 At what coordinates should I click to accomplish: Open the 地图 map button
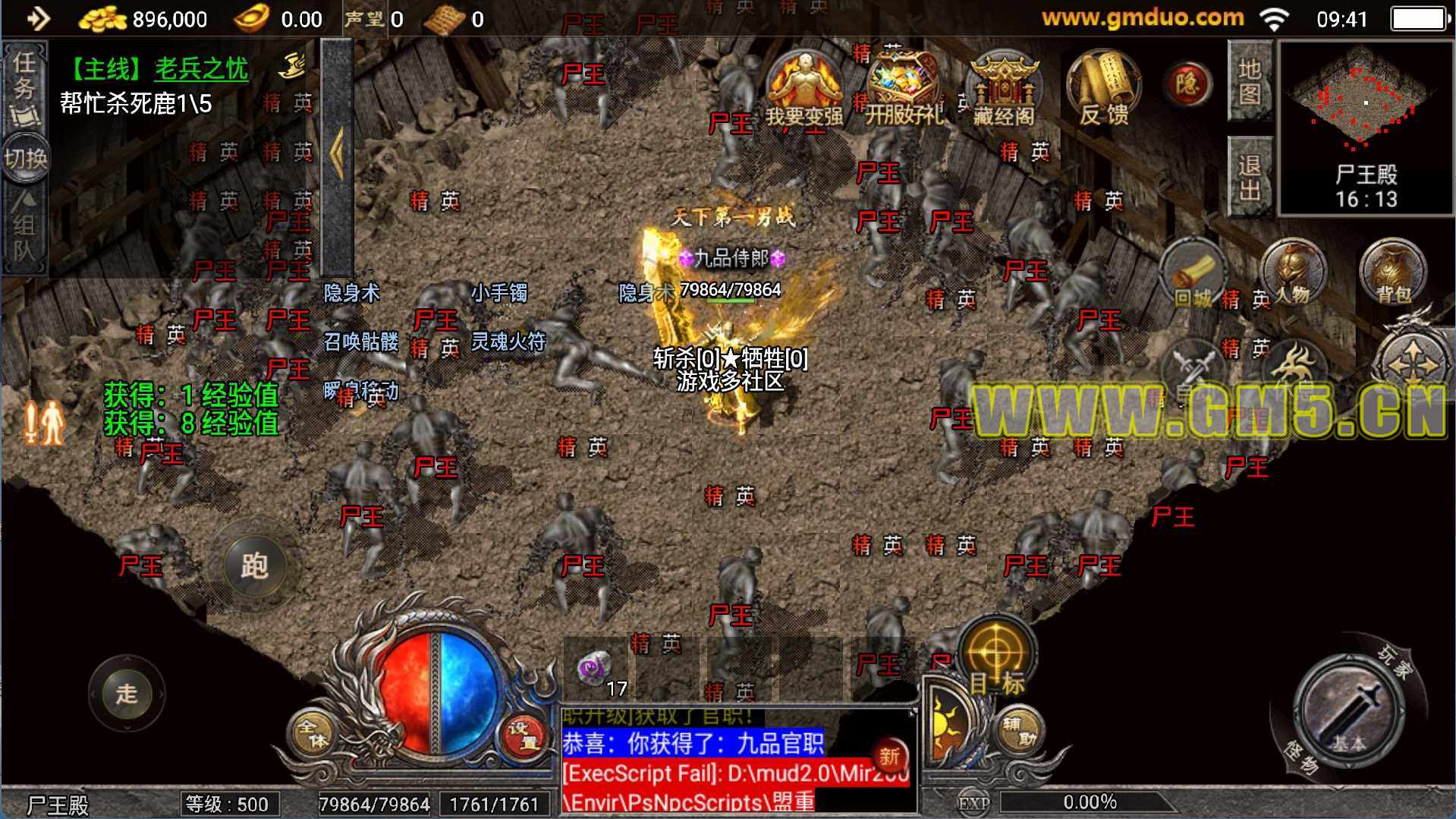click(1249, 81)
